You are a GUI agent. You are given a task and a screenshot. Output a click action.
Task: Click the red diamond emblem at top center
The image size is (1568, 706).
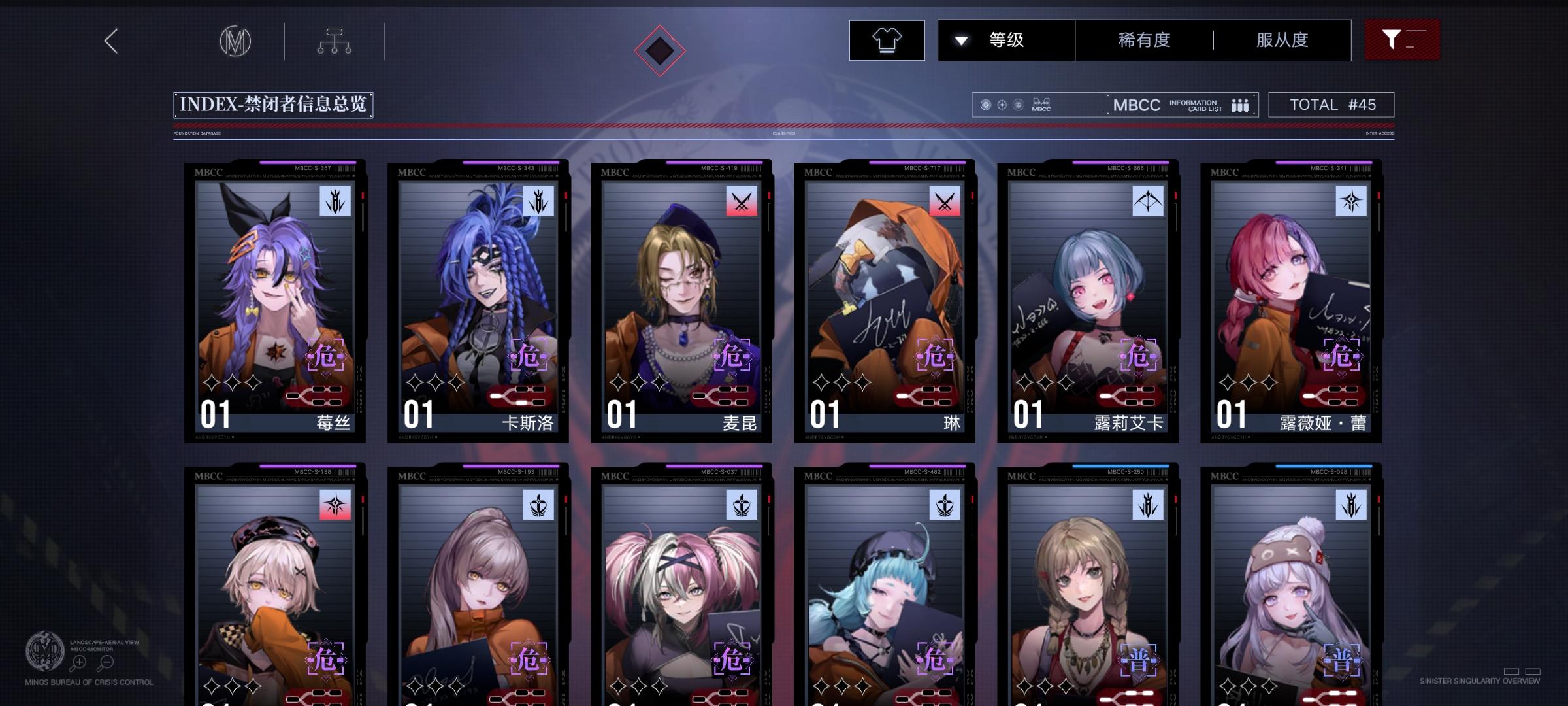660,49
